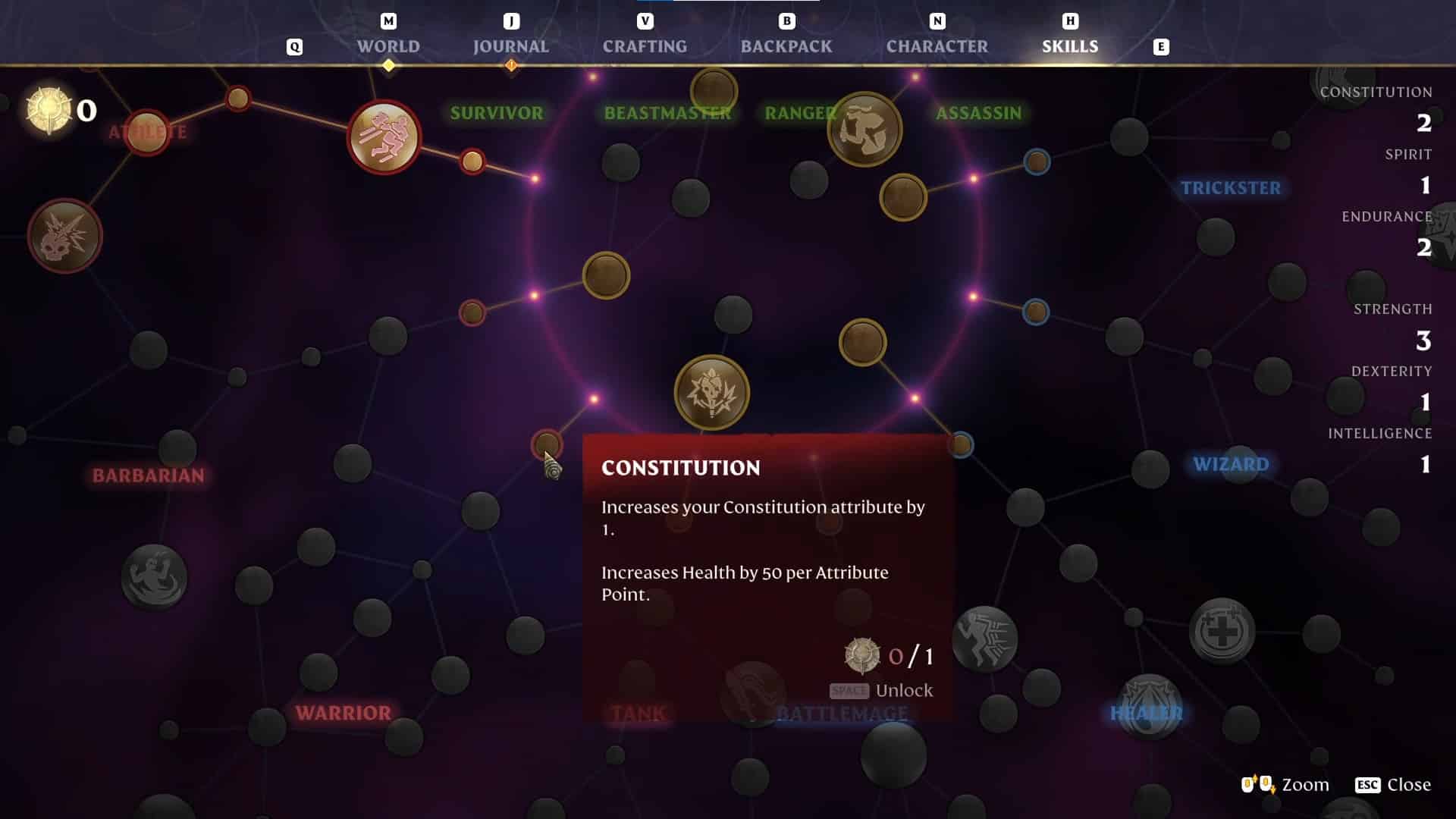Choose the locked leaping figure skill node

coord(984,639)
